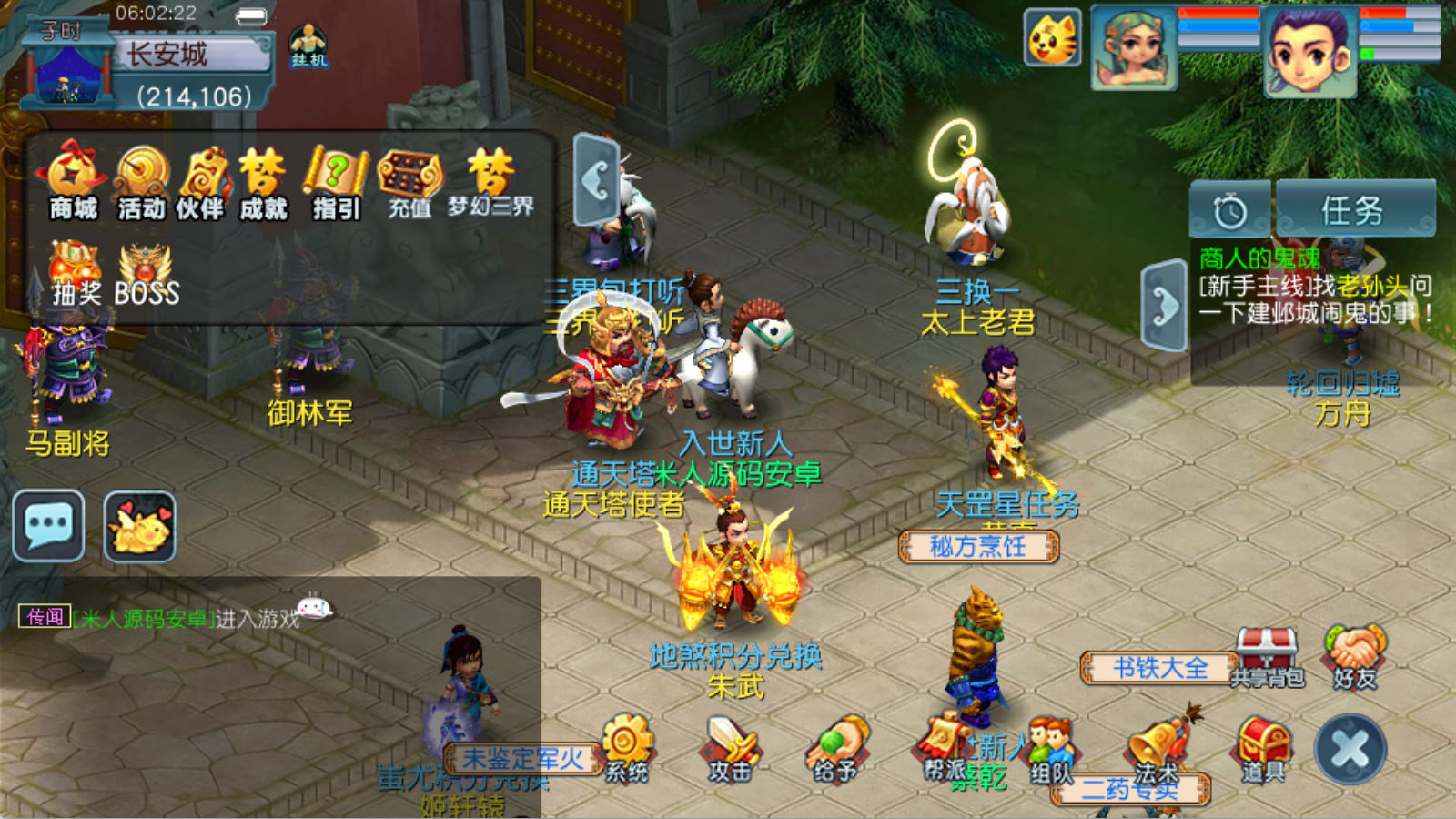
Task: Select the 给予 give icon
Action: pos(835,748)
